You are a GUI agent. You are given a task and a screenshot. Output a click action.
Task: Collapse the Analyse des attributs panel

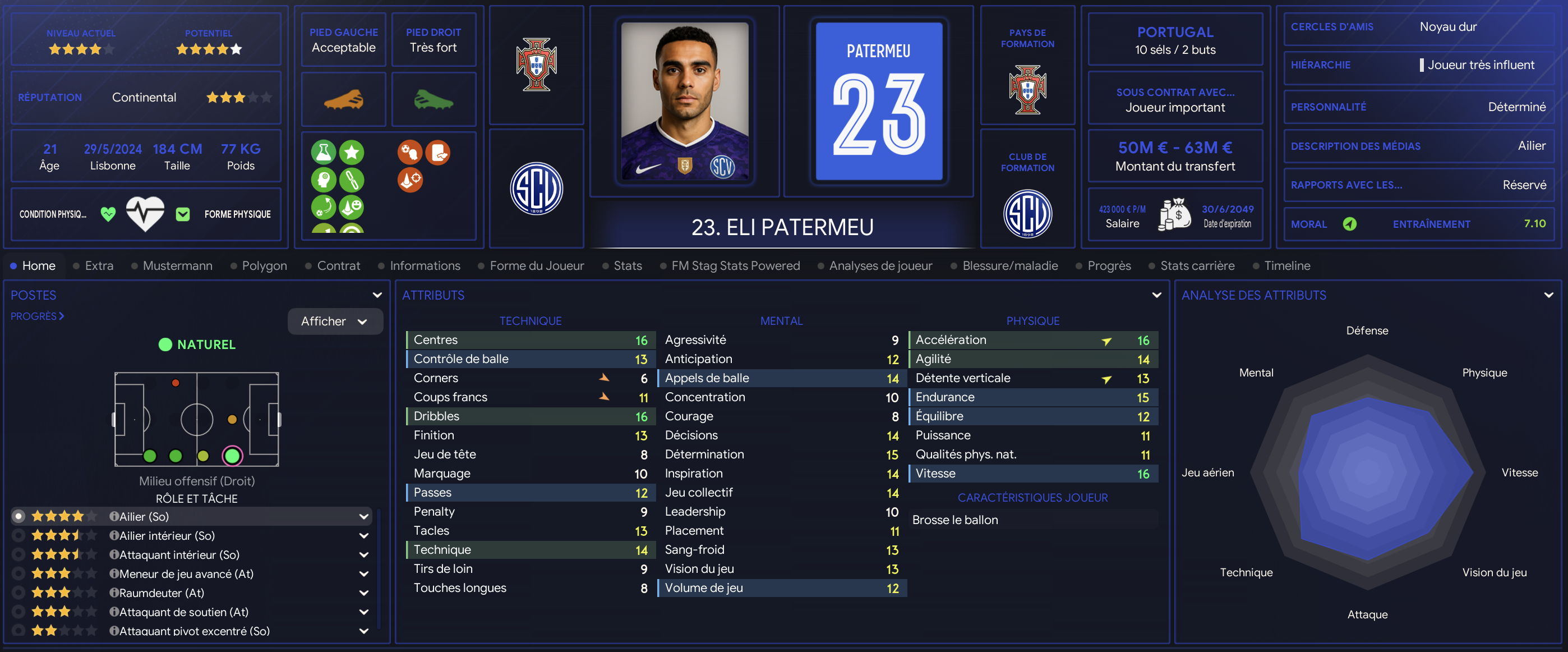point(1548,295)
